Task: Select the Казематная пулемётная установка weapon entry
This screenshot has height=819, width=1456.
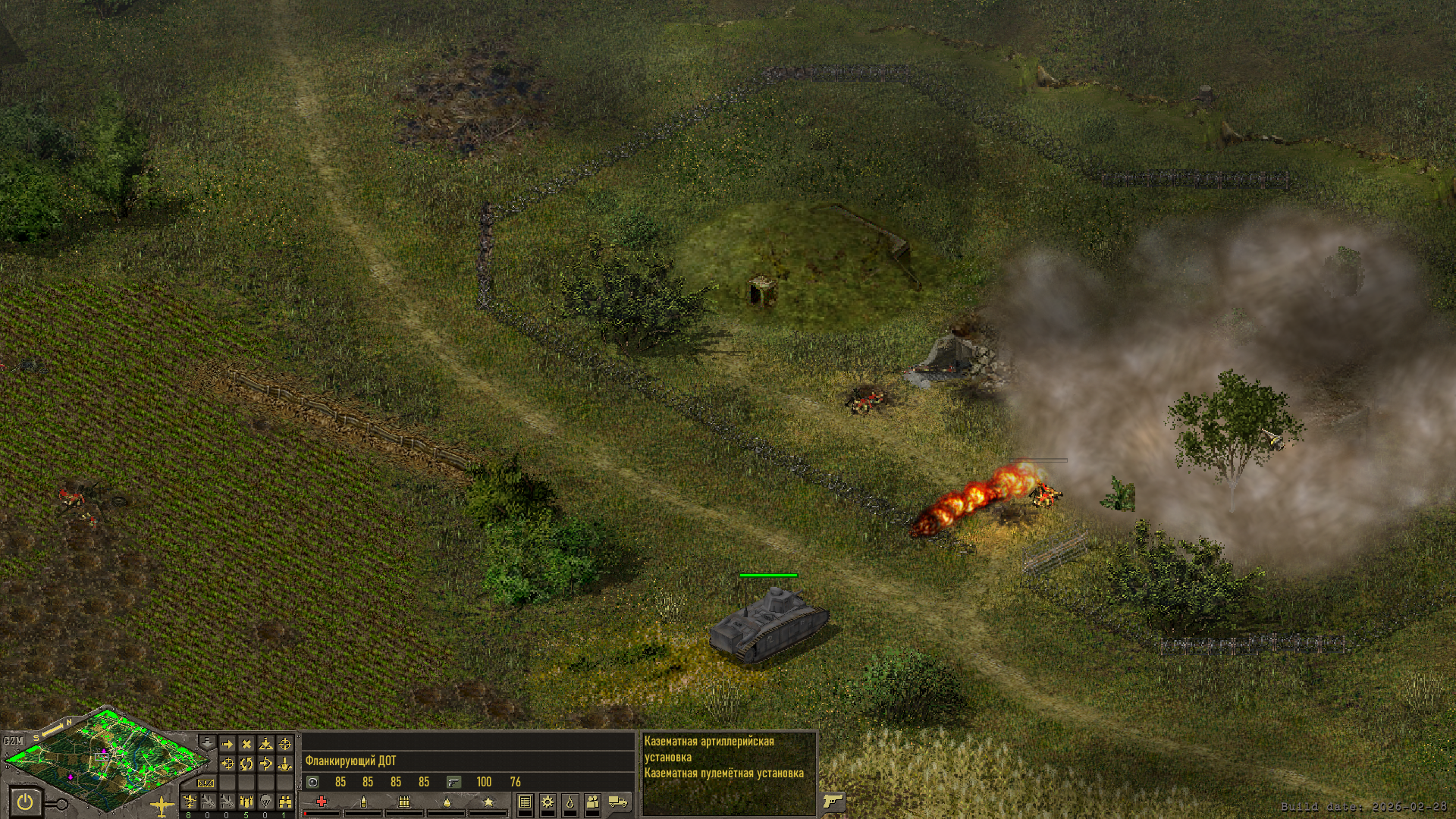Action: coord(723,773)
